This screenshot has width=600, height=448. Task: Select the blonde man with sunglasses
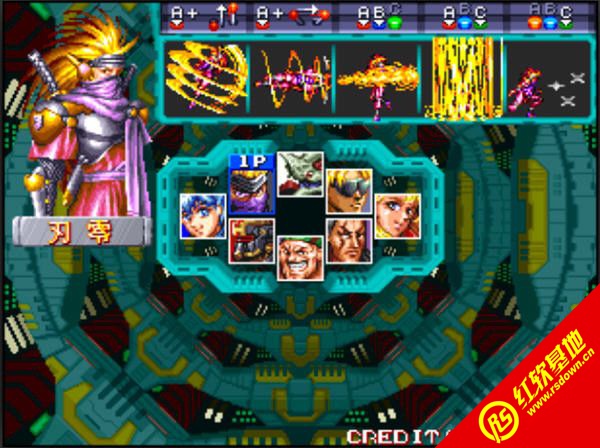349,190
